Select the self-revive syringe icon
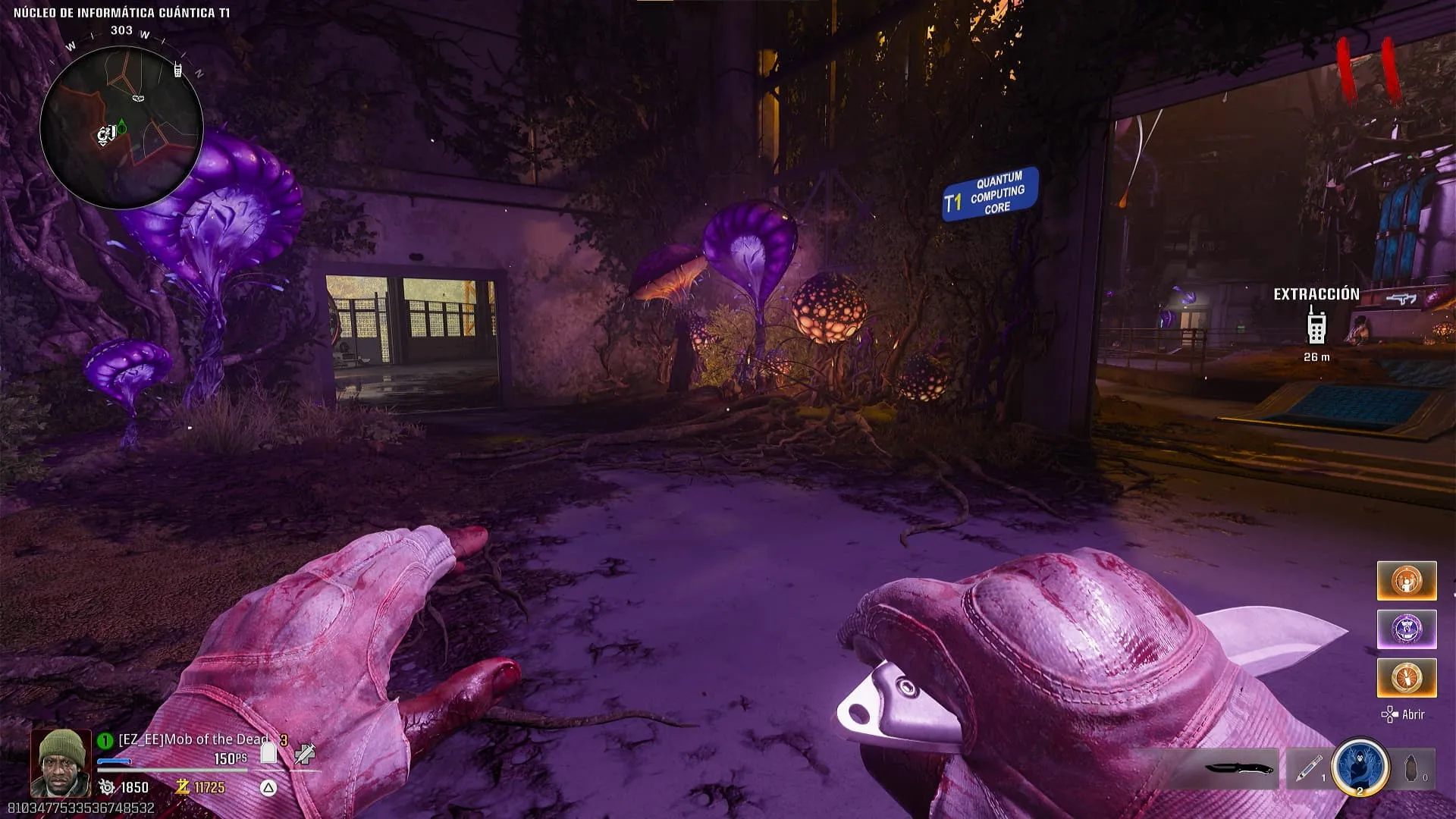1456x819 pixels. tap(305, 754)
